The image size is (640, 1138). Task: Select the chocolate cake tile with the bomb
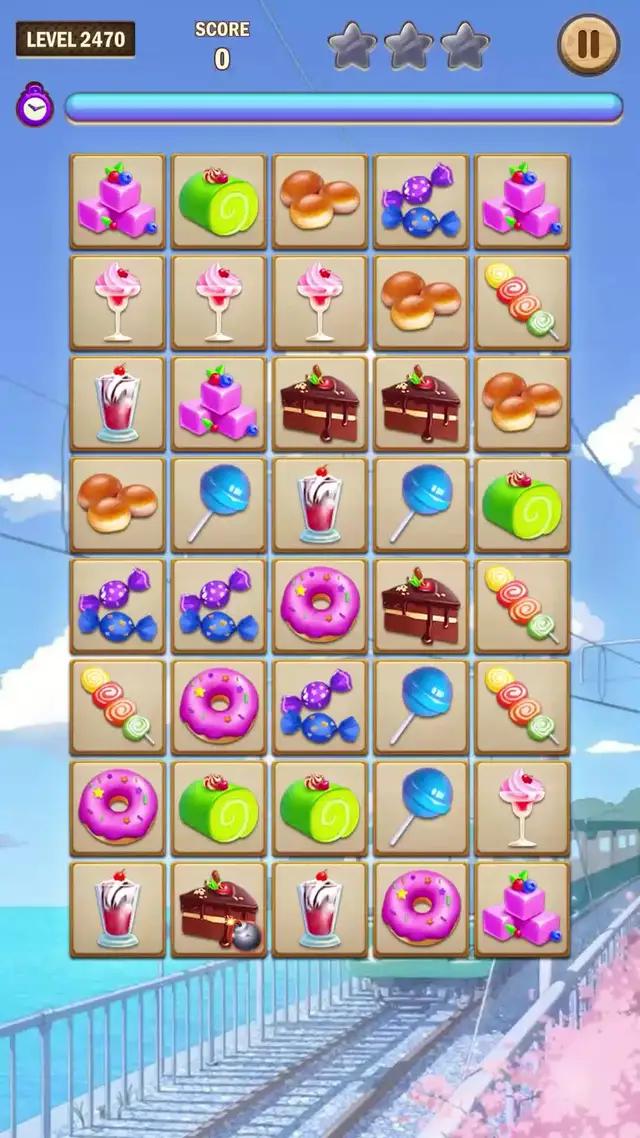tap(219, 909)
